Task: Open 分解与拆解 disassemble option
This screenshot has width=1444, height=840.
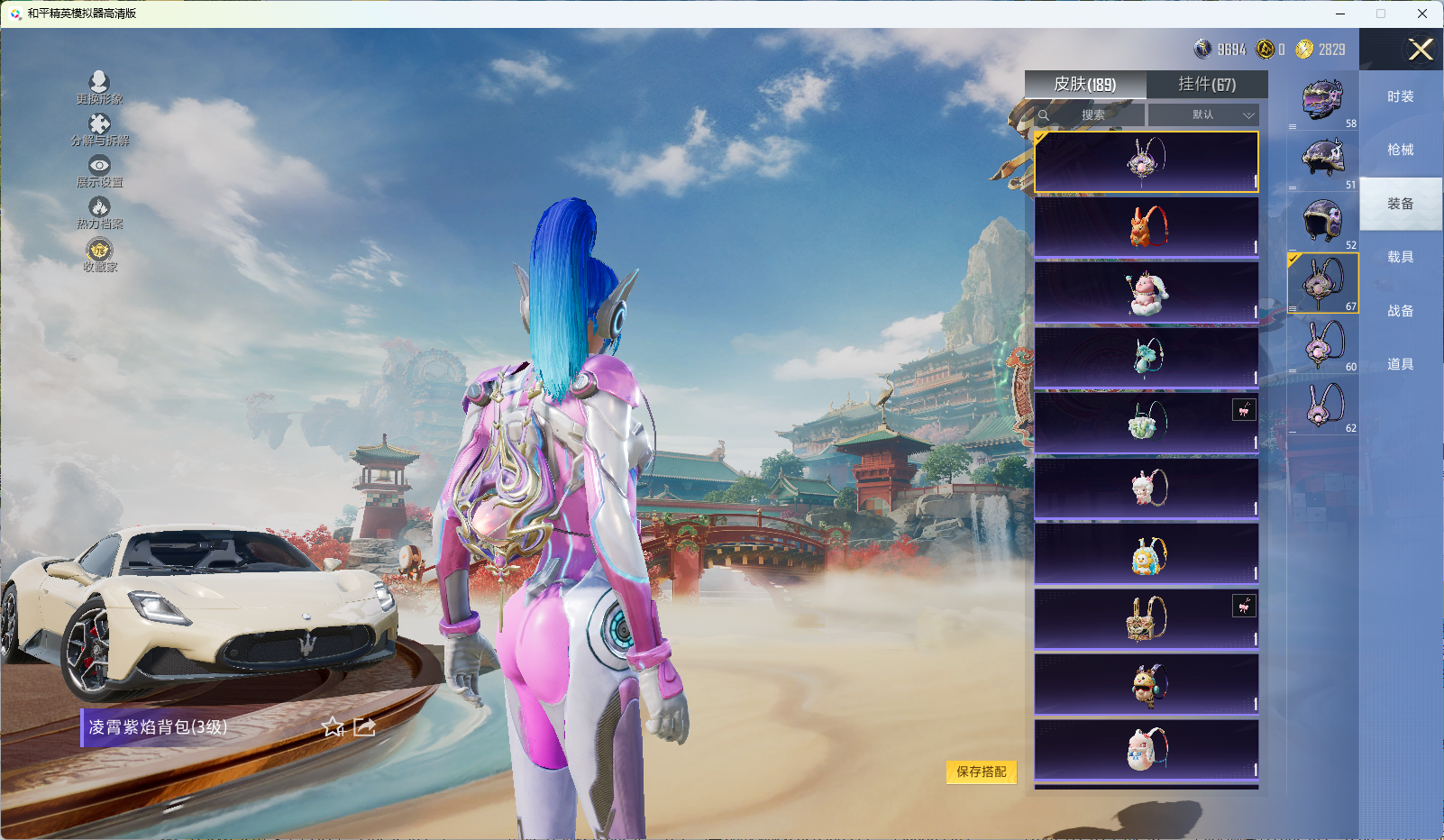Action: coord(99,129)
